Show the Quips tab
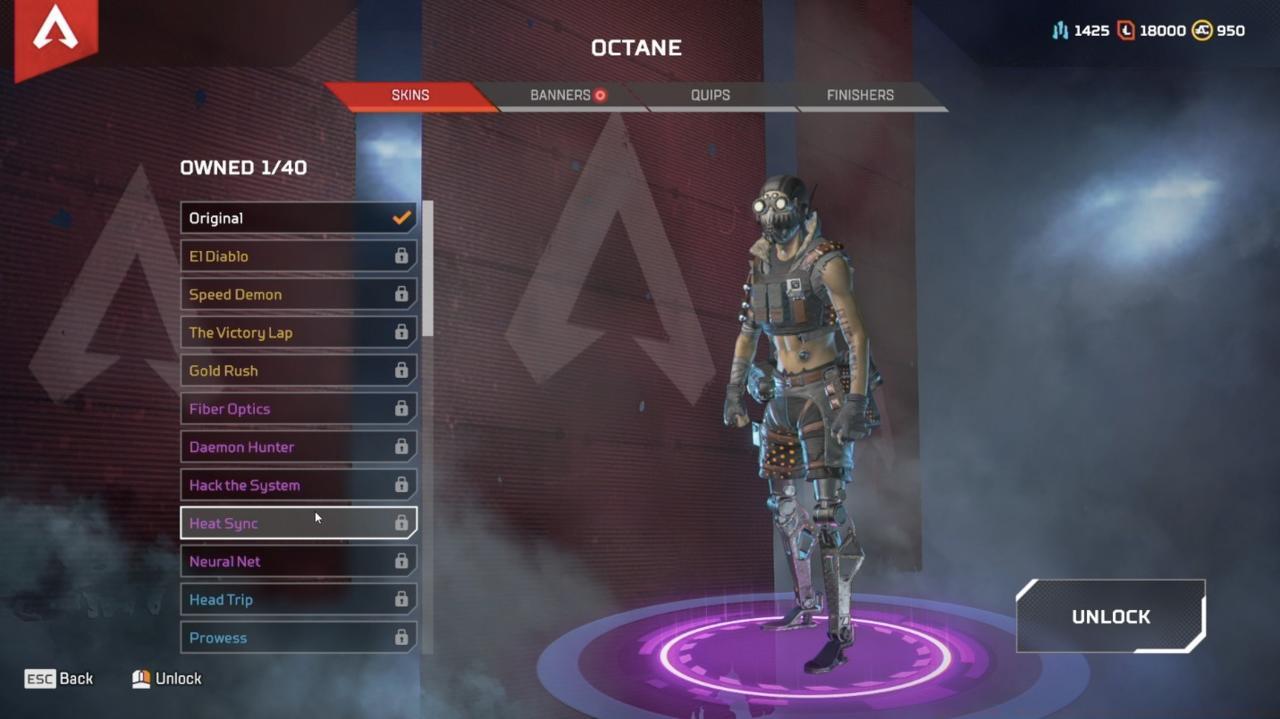Image resolution: width=1280 pixels, height=719 pixels. 710,95
